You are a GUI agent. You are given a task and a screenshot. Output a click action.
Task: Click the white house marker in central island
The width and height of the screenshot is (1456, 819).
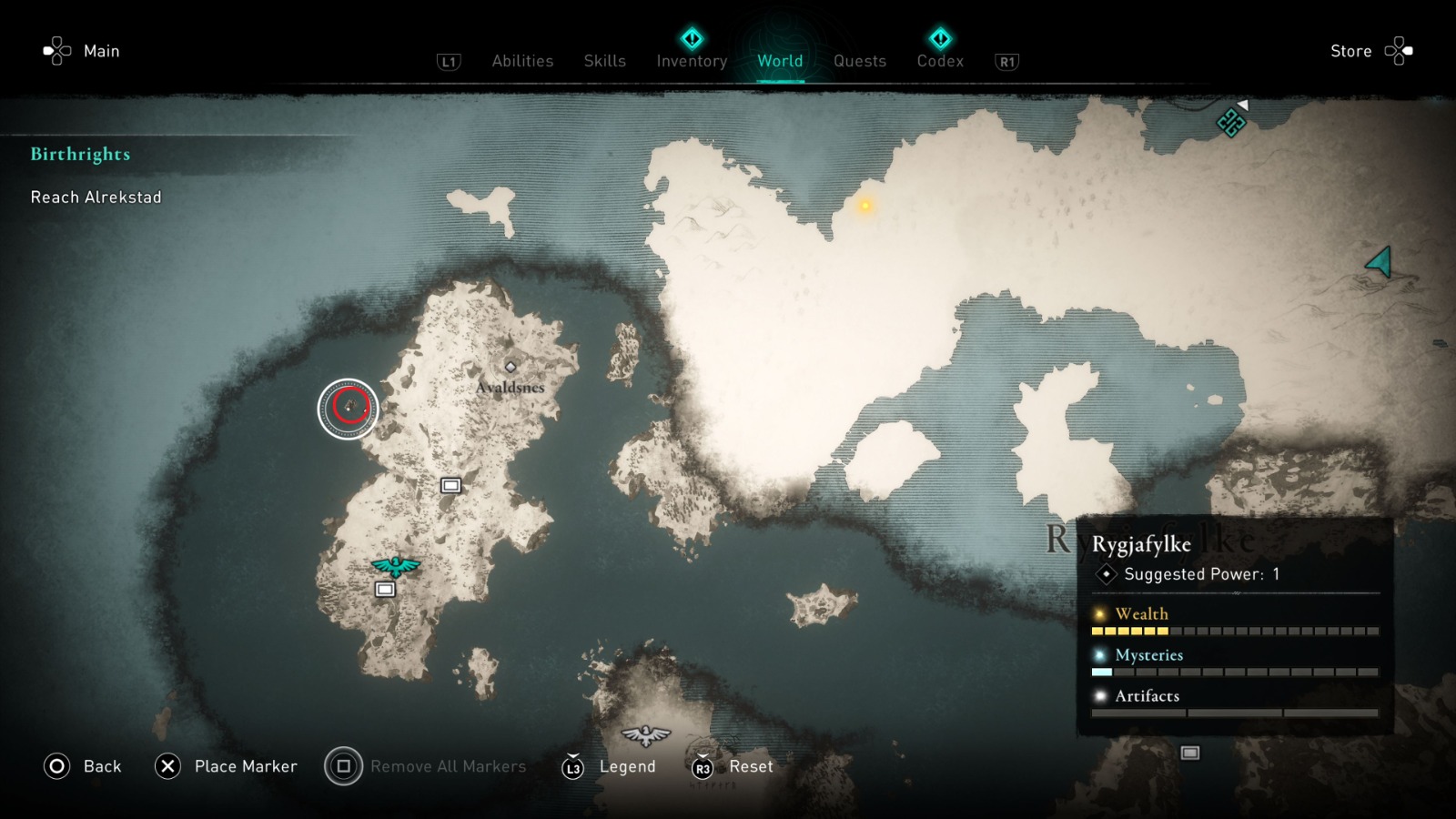point(452,486)
